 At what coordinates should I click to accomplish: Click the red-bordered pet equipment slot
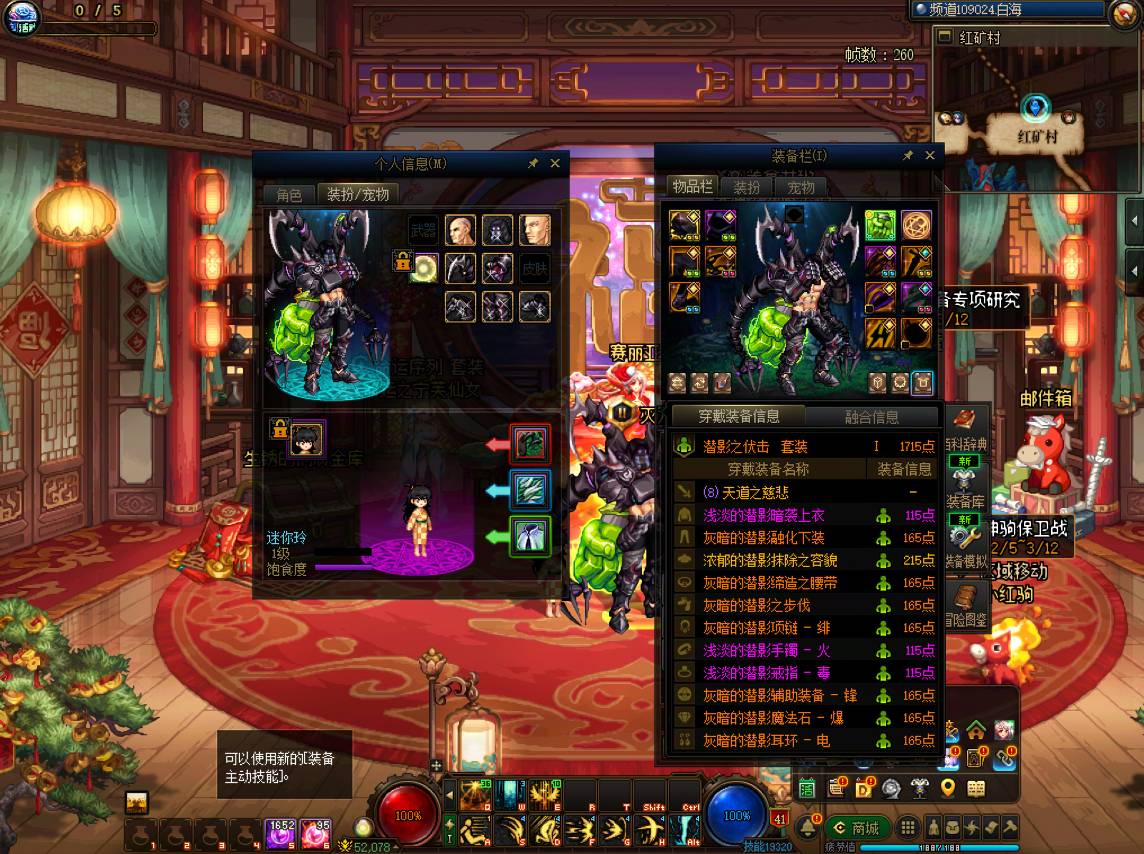pos(529,444)
